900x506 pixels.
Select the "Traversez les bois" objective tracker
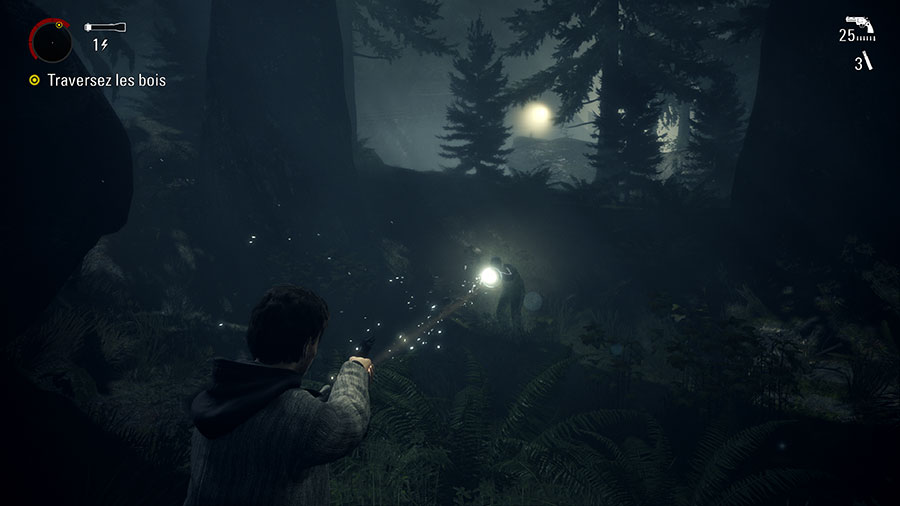[106, 80]
